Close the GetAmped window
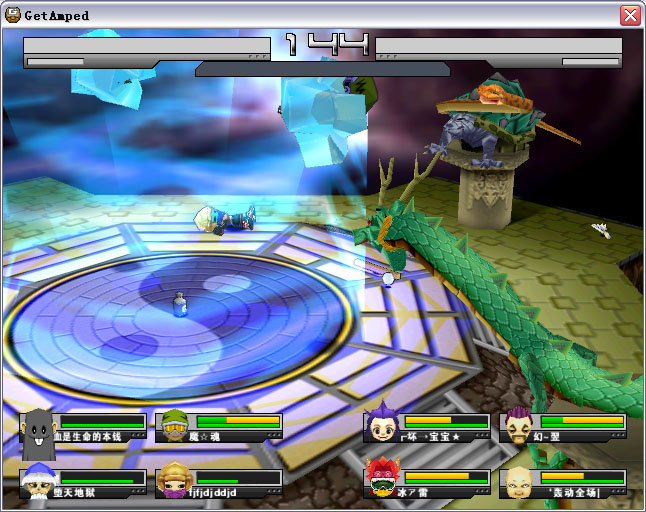 (630, 15)
